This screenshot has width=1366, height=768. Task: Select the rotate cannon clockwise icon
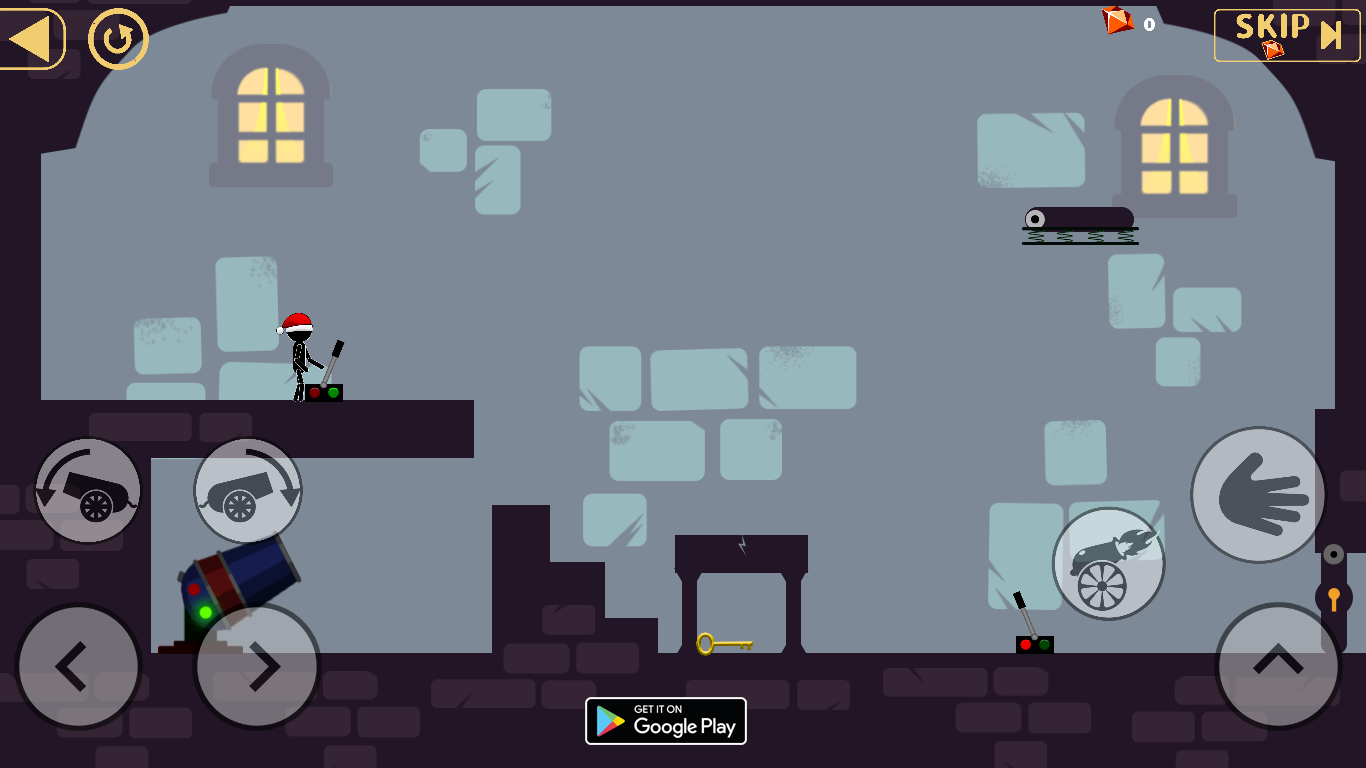pos(247,490)
